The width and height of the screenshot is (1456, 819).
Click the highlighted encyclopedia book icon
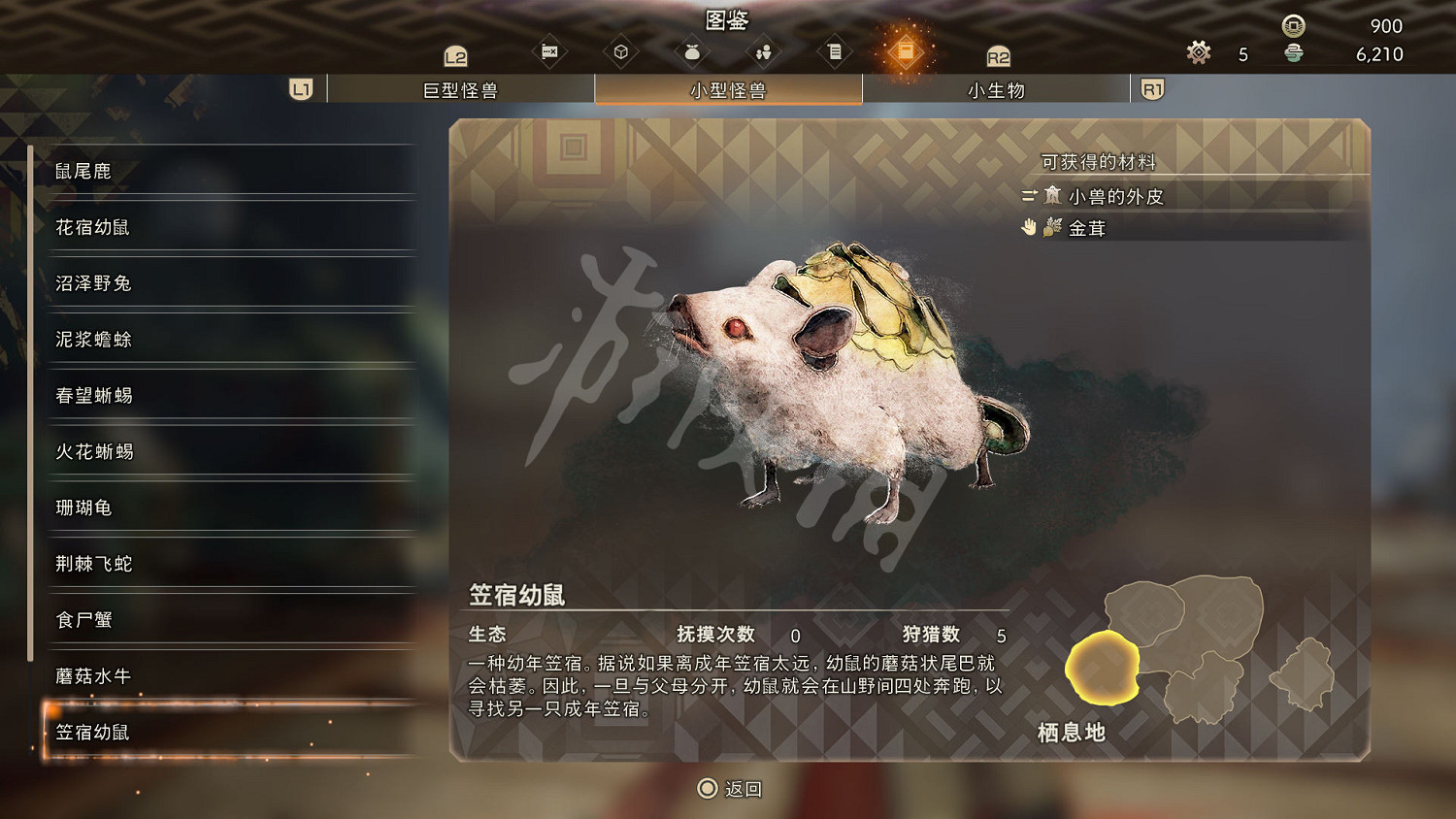pyautogui.click(x=907, y=50)
